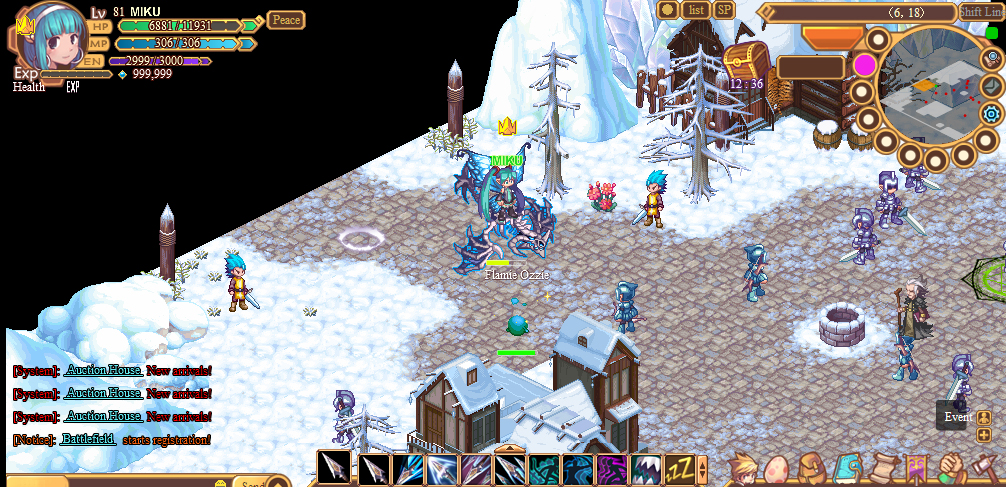Image resolution: width=1006 pixels, height=487 pixels.
Task: Activate the purple shadow figure skill
Action: point(612,468)
